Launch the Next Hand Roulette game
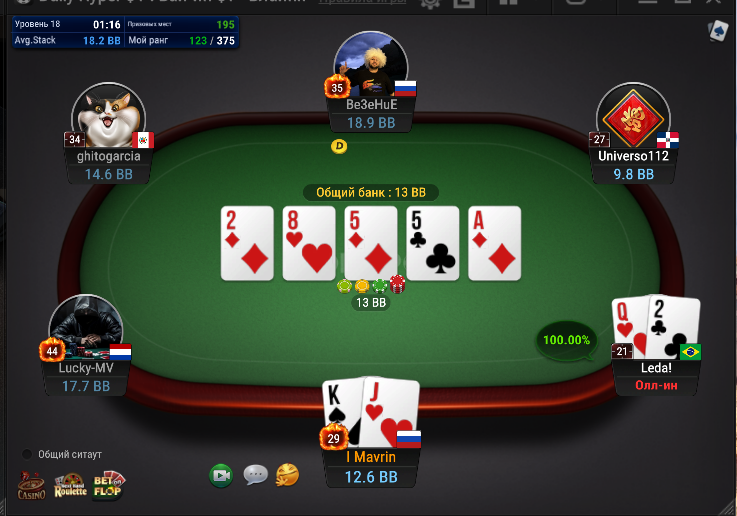737x516 pixels. tap(70, 485)
